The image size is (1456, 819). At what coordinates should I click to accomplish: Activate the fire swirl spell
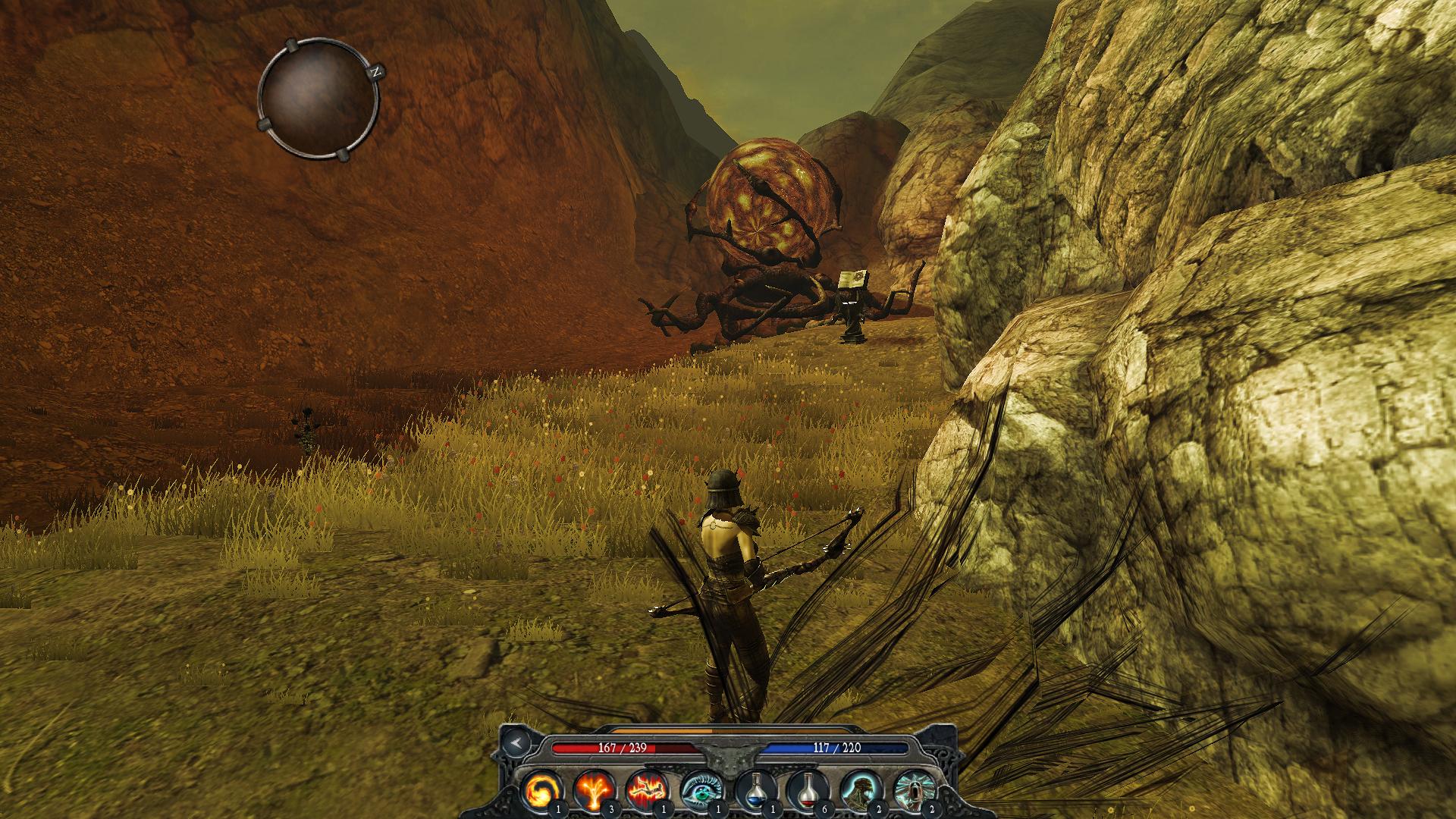click(541, 789)
